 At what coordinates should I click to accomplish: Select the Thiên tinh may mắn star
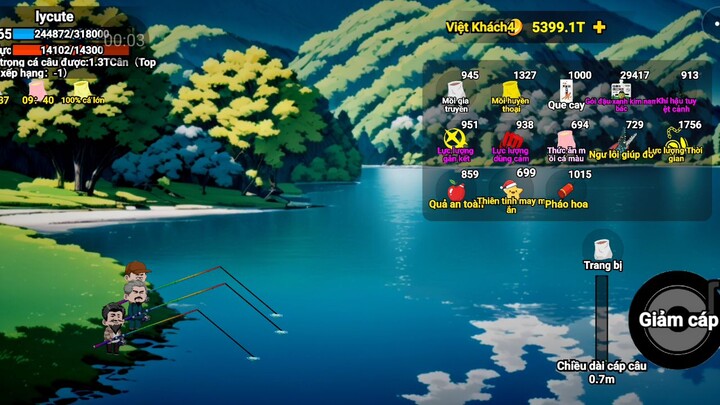click(x=511, y=189)
